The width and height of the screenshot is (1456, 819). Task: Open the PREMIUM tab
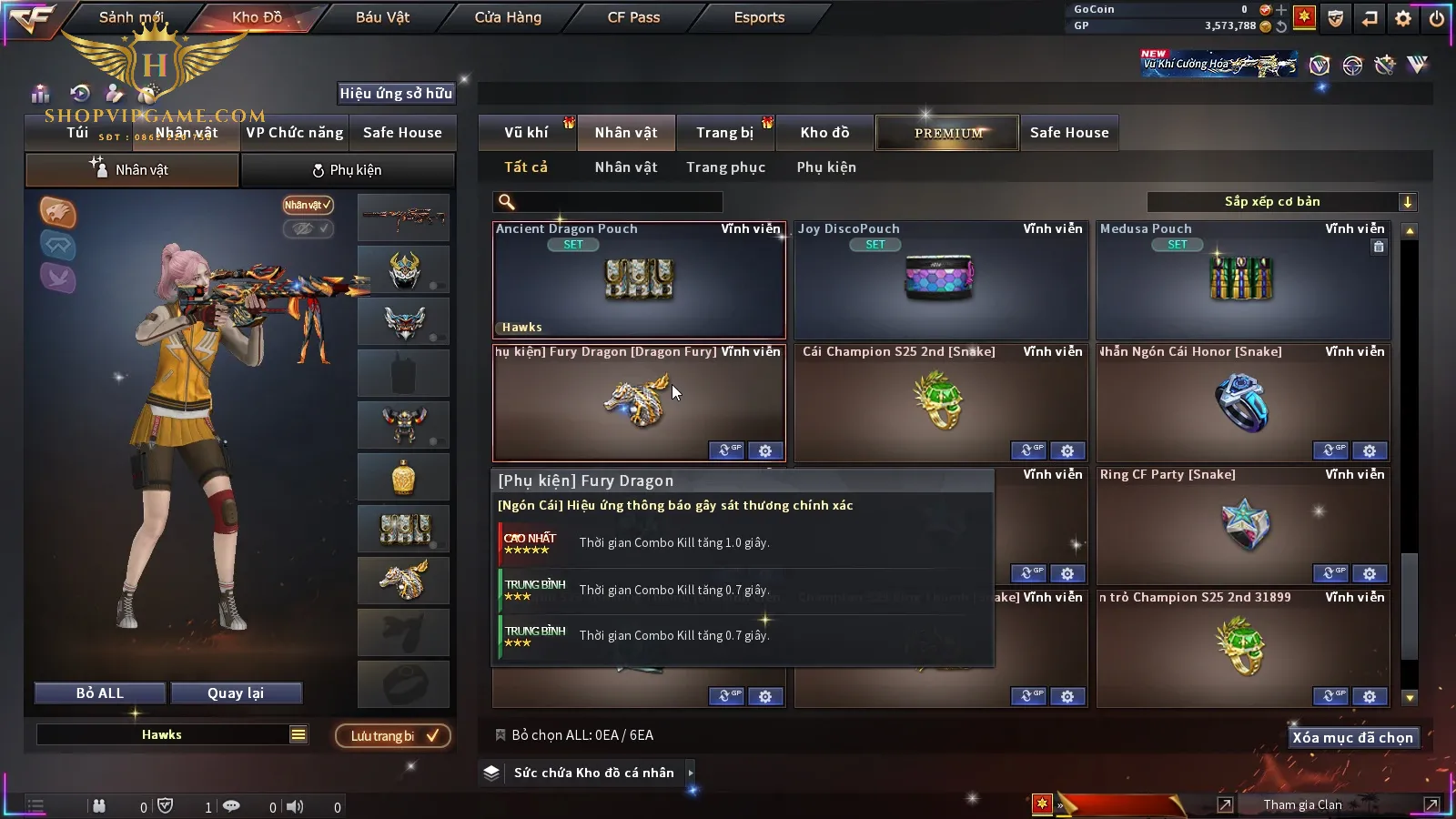point(948,133)
